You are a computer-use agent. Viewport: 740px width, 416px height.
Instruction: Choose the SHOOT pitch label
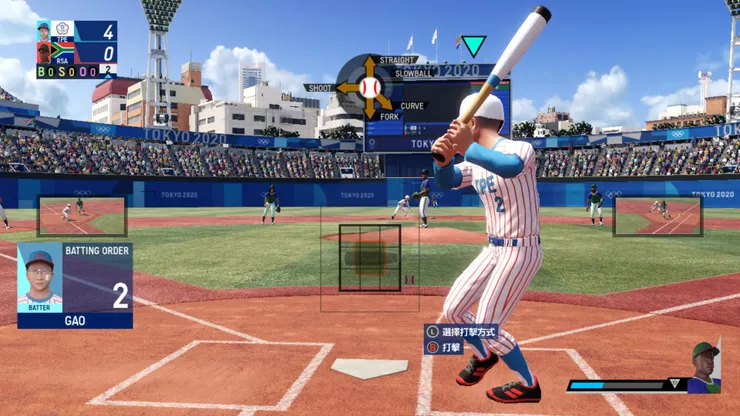point(319,88)
